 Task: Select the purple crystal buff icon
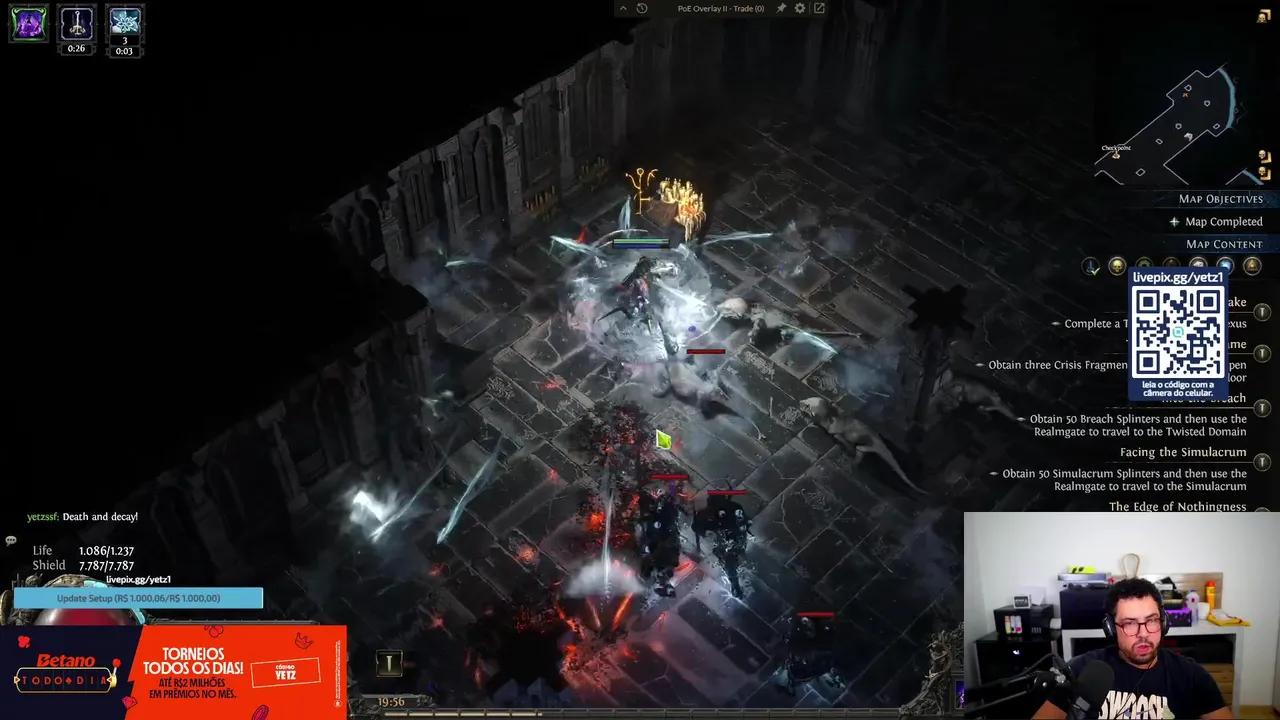[28, 23]
